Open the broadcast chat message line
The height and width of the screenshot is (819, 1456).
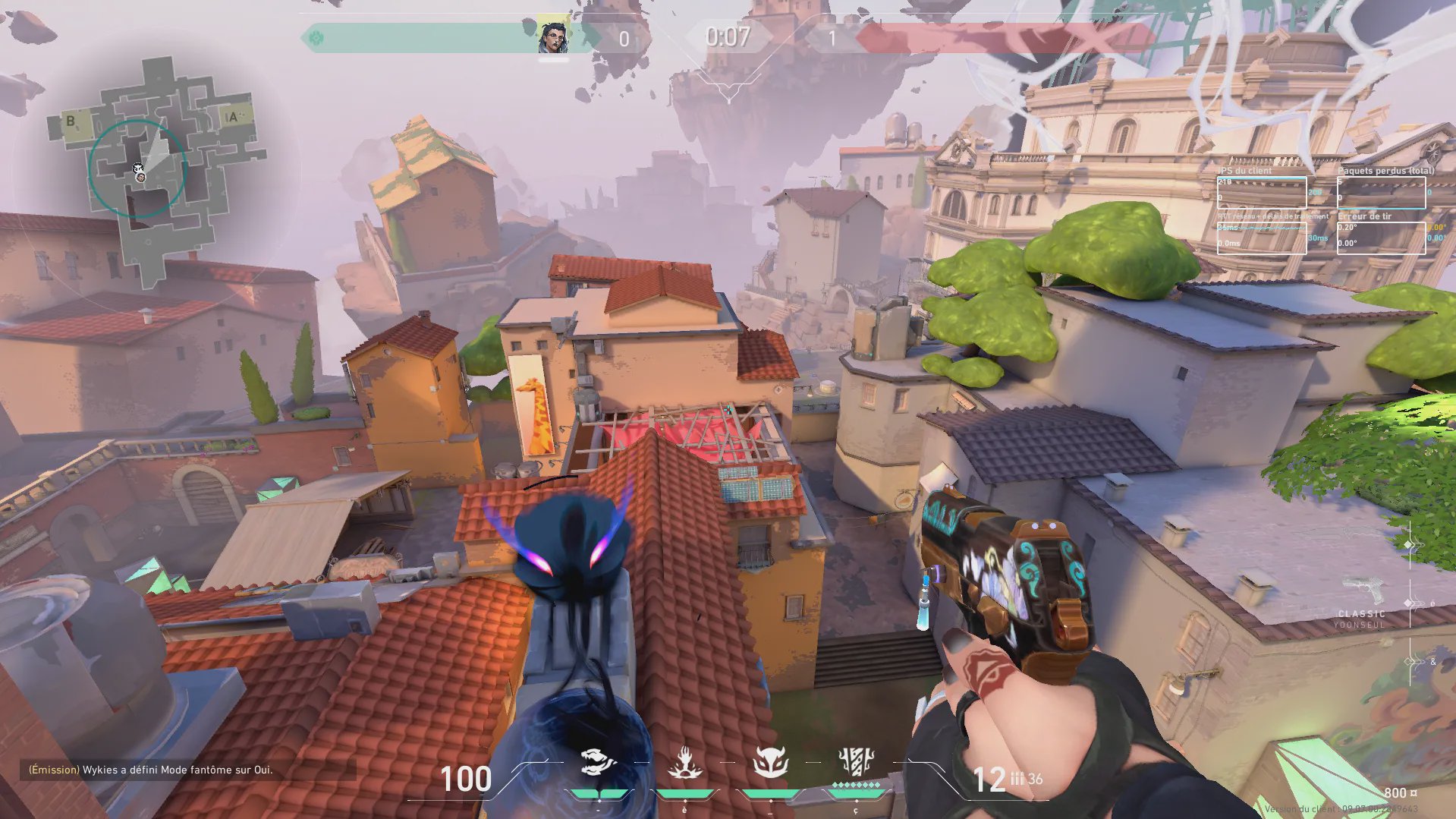pos(151,770)
